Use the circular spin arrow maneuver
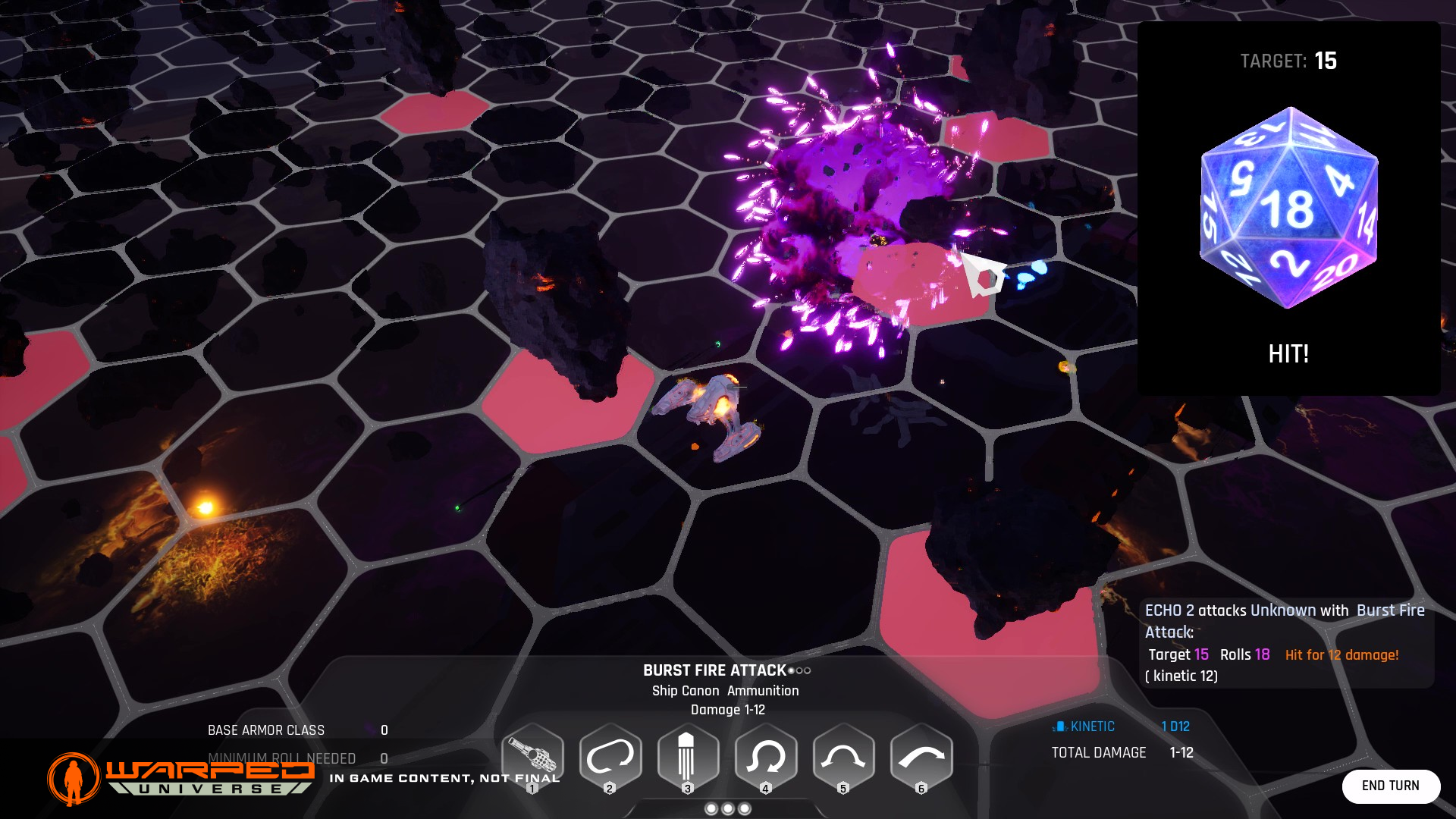Screen dimensions: 1456x819 (766, 757)
